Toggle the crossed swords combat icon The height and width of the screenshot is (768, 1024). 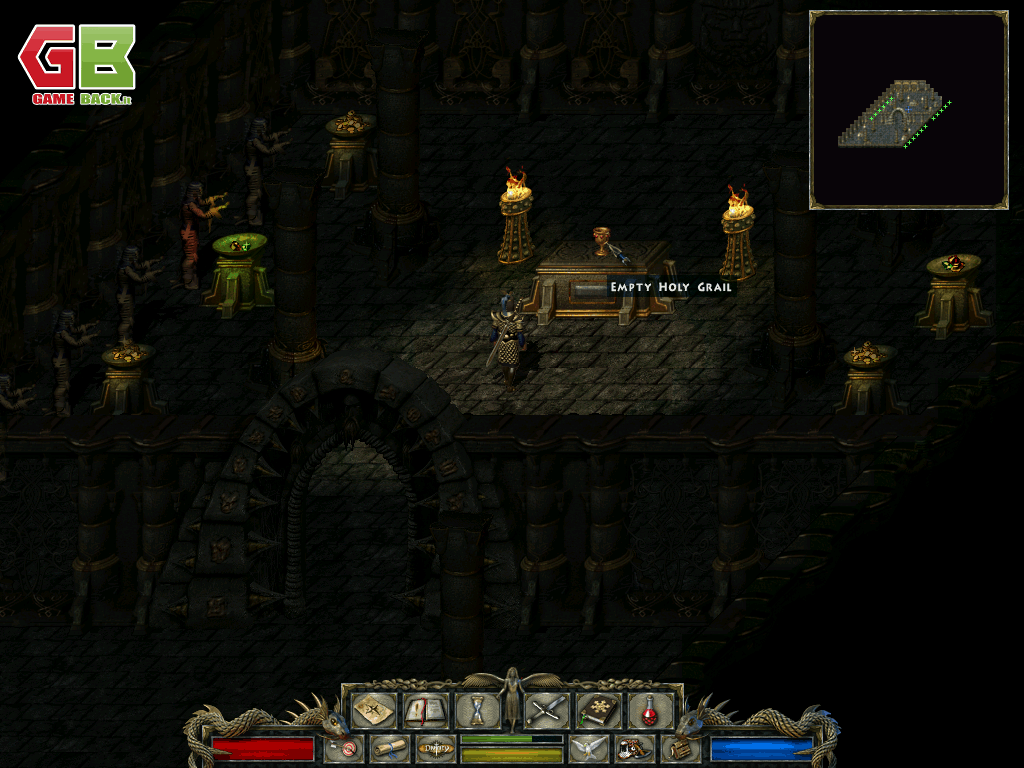click(547, 710)
